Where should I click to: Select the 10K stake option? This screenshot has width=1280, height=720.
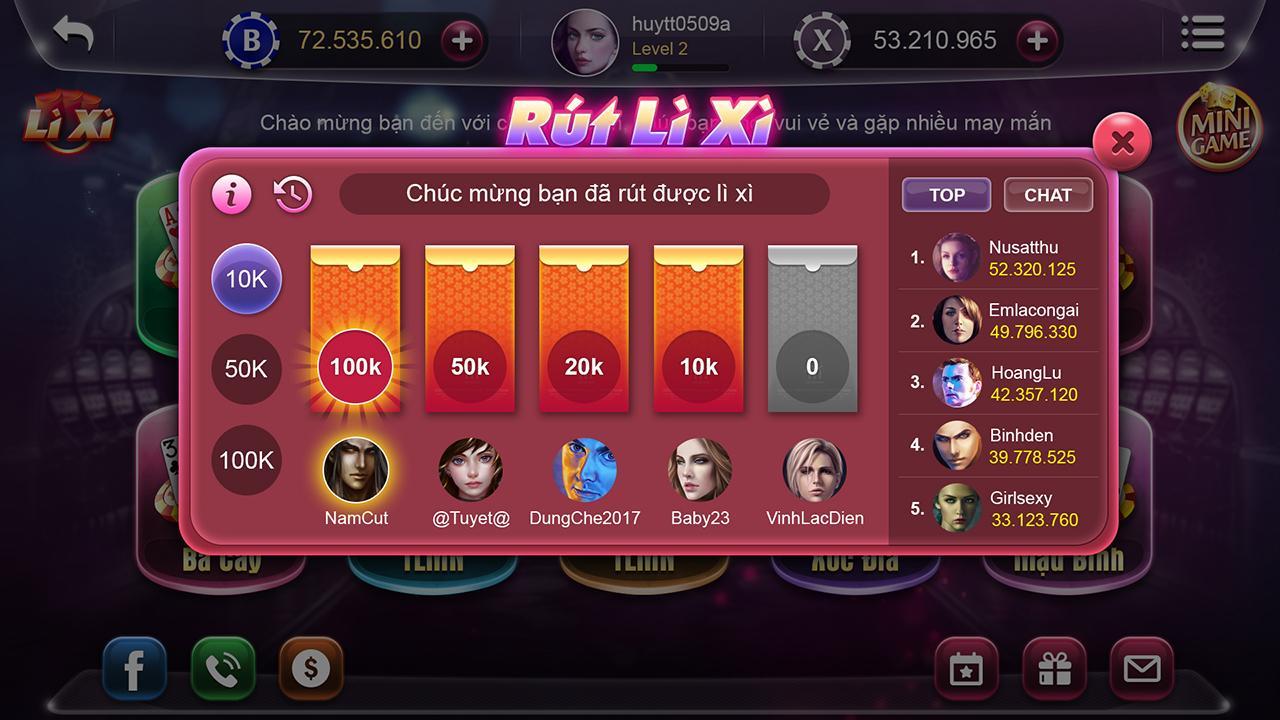click(x=246, y=279)
